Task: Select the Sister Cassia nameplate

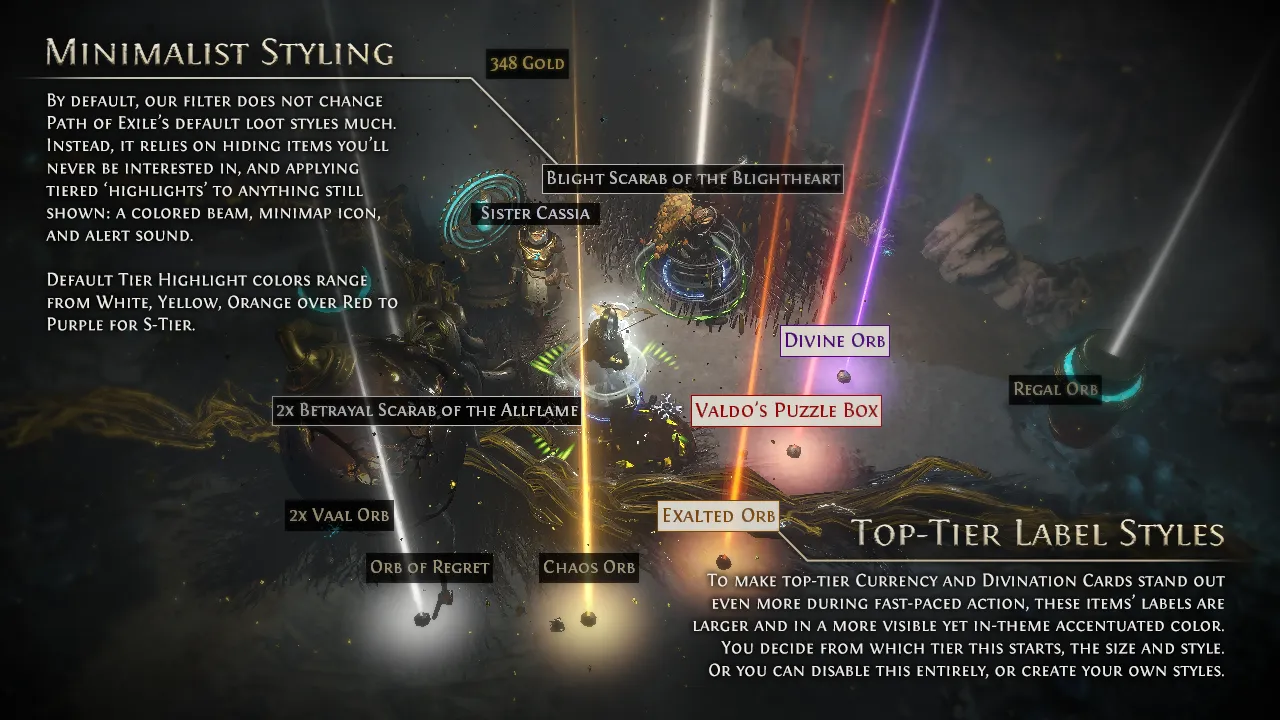Action: (536, 213)
